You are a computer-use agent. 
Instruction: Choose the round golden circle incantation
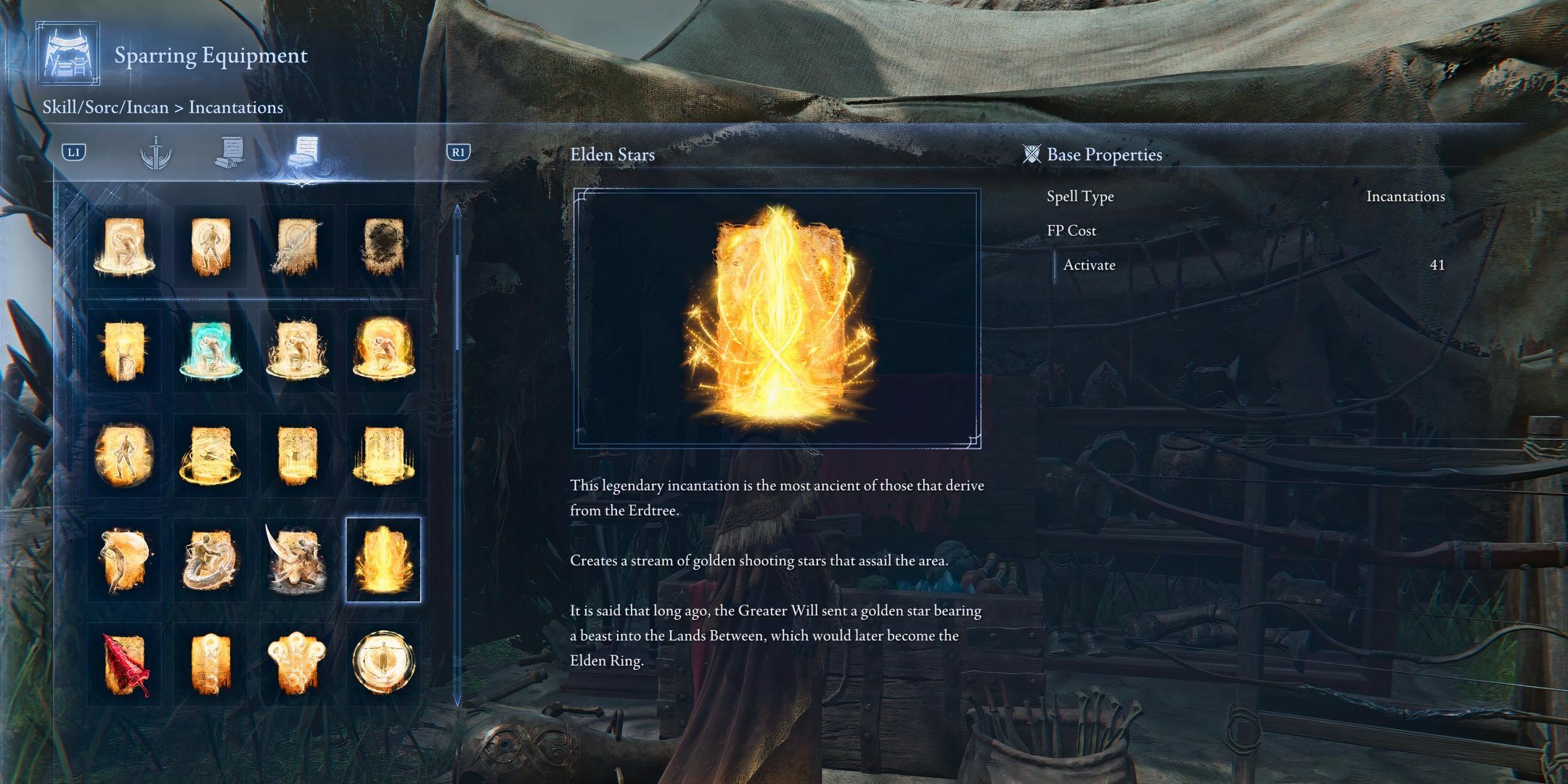coord(383,664)
